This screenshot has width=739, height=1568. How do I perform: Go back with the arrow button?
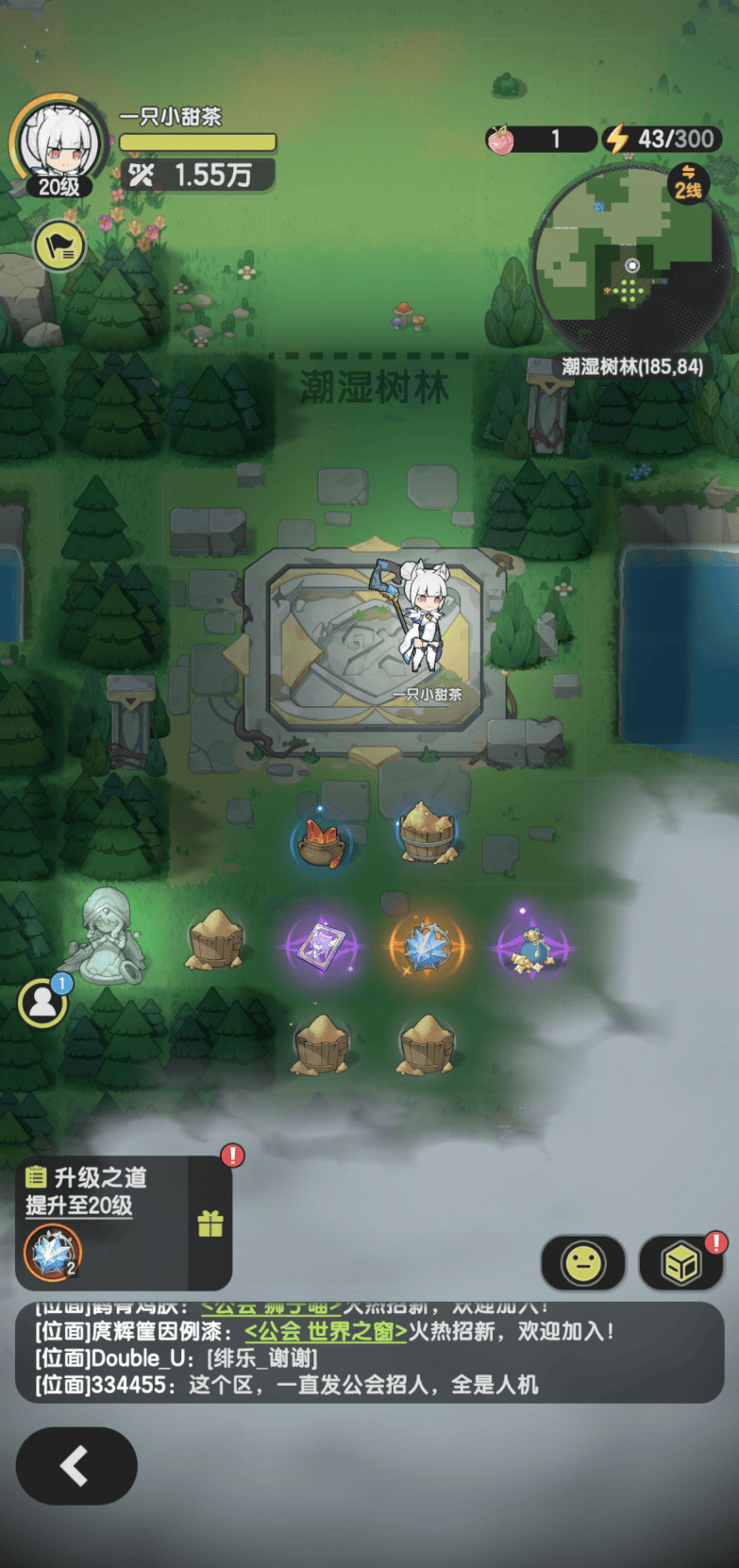pos(76,1465)
